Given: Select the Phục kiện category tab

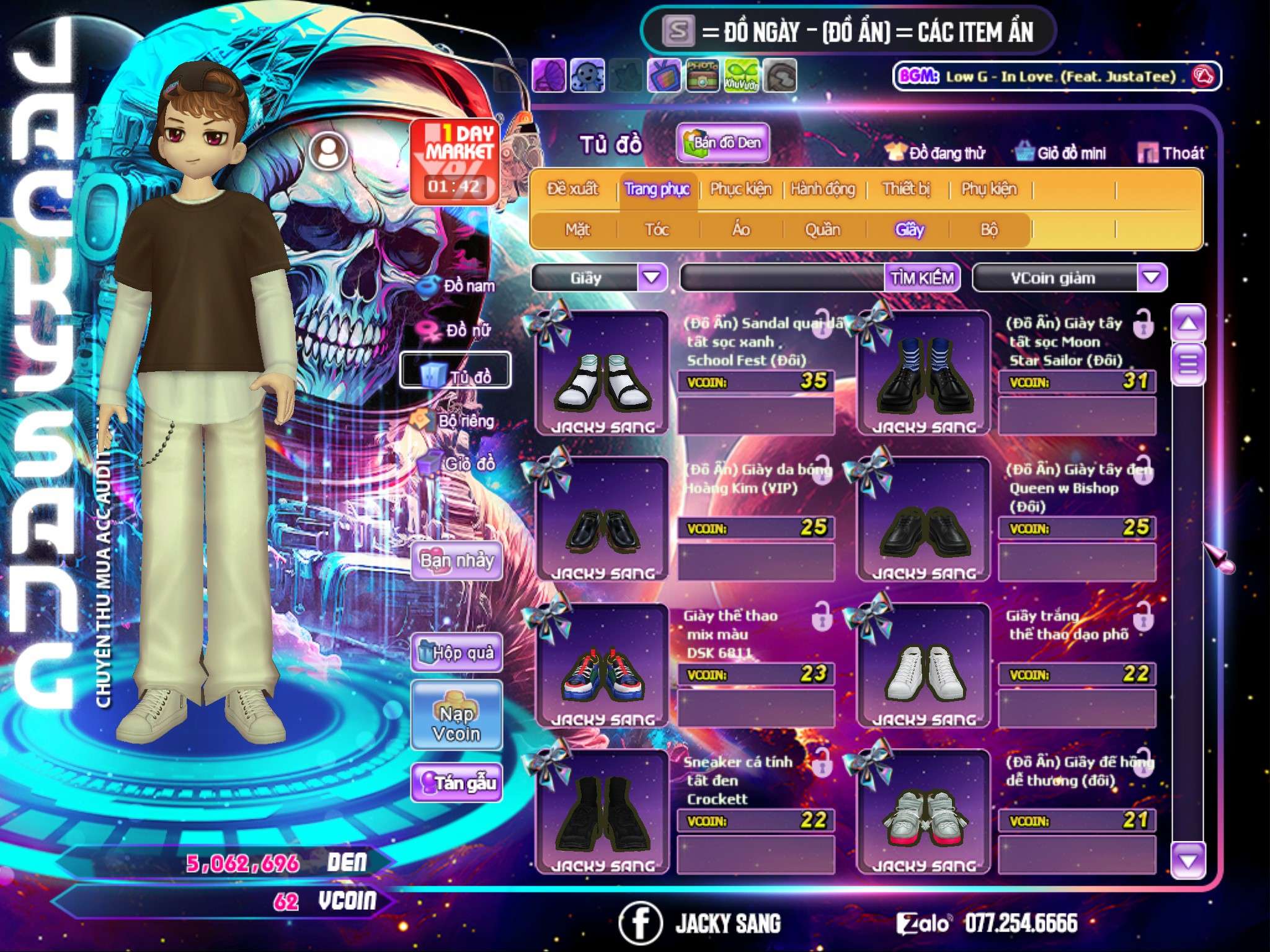Looking at the screenshot, I should point(740,189).
